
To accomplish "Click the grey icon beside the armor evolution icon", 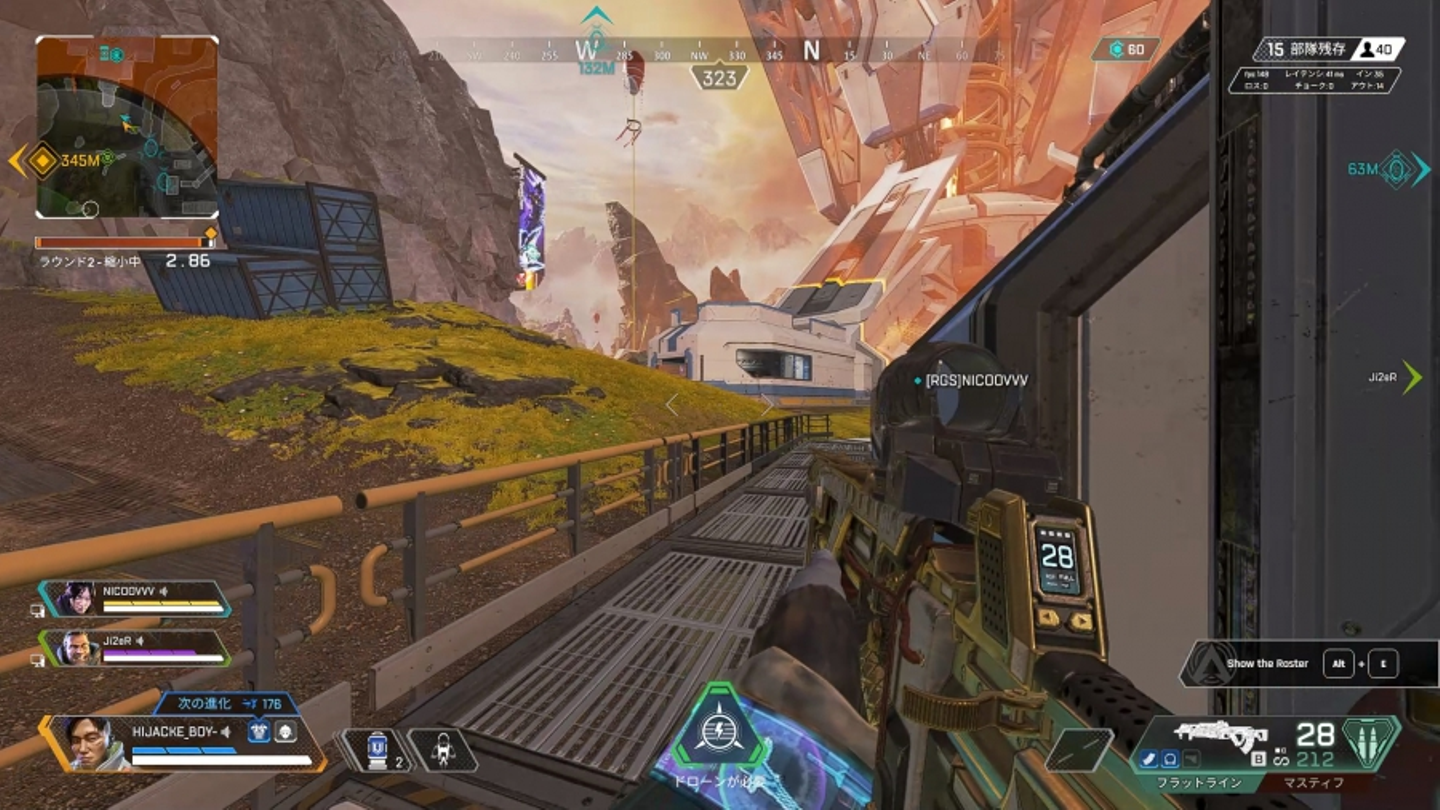I will [x=285, y=732].
